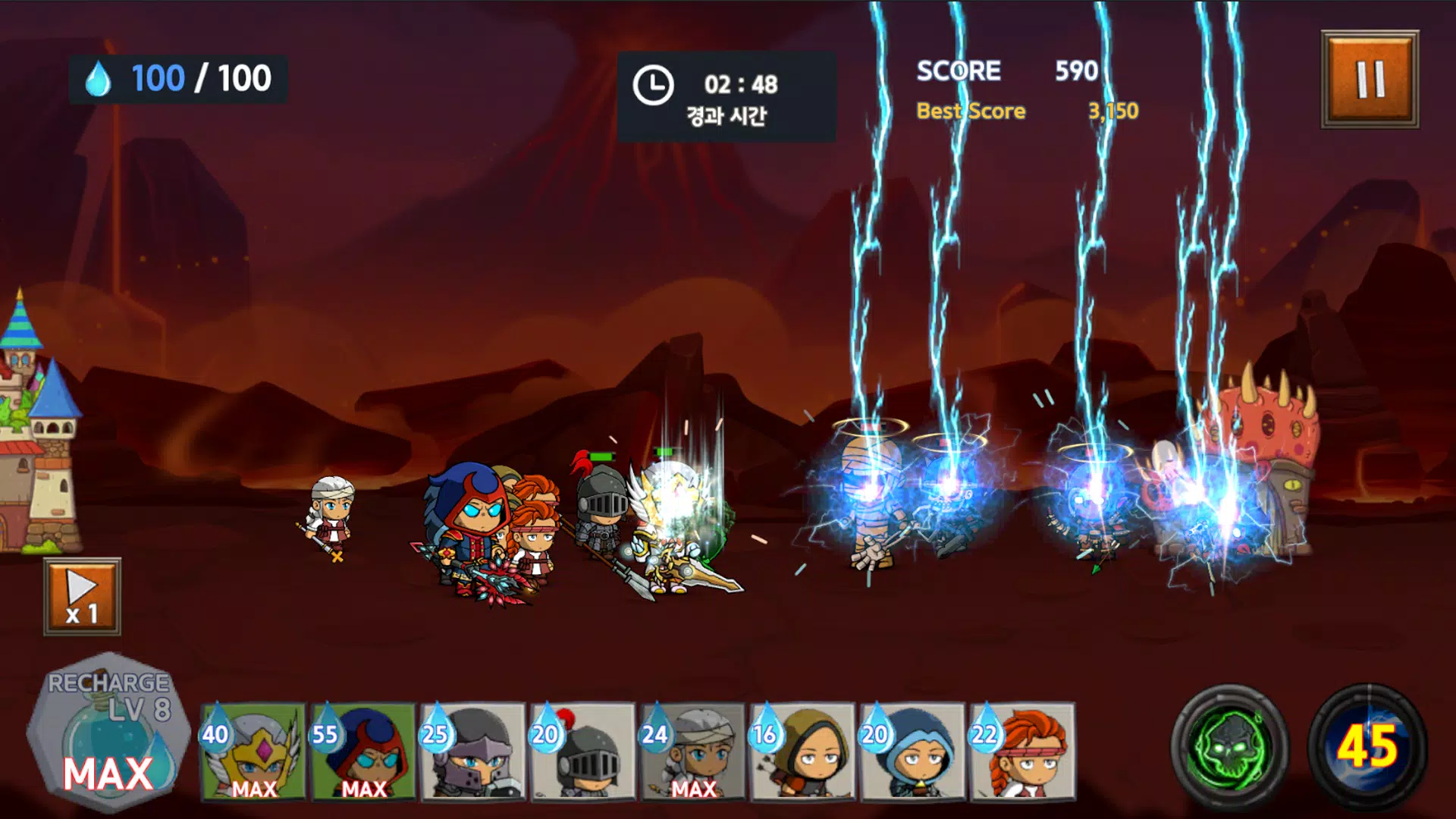The image size is (1456, 819).
Task: Select the lightning skill showing 45 cooldown
Action: [1368, 746]
